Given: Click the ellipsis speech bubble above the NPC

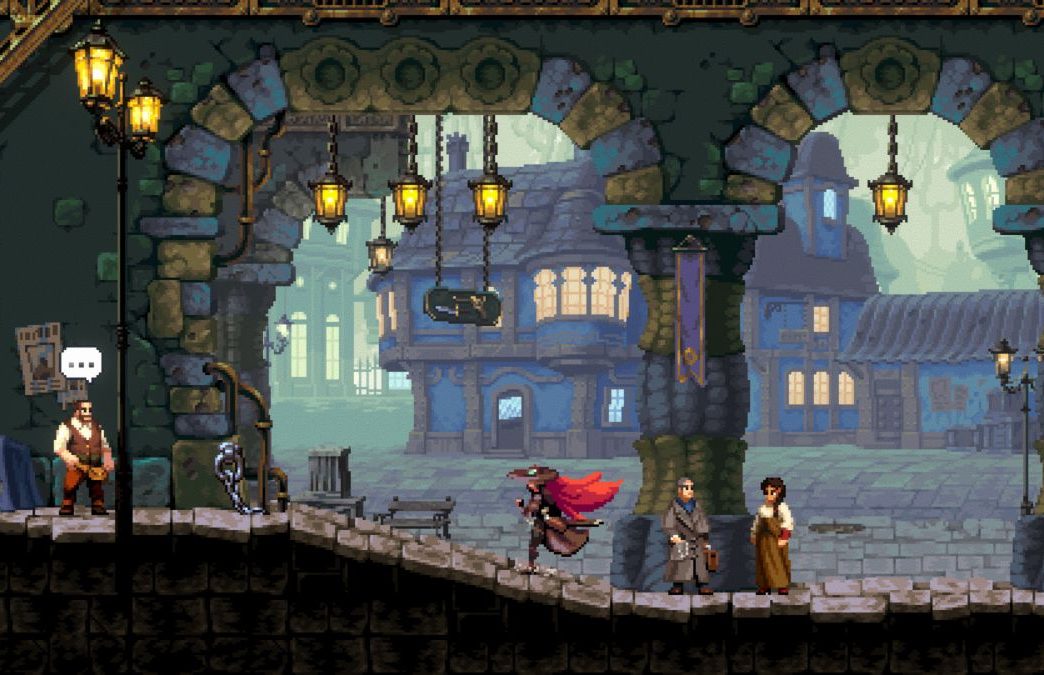Looking at the screenshot, I should (x=81, y=363).
